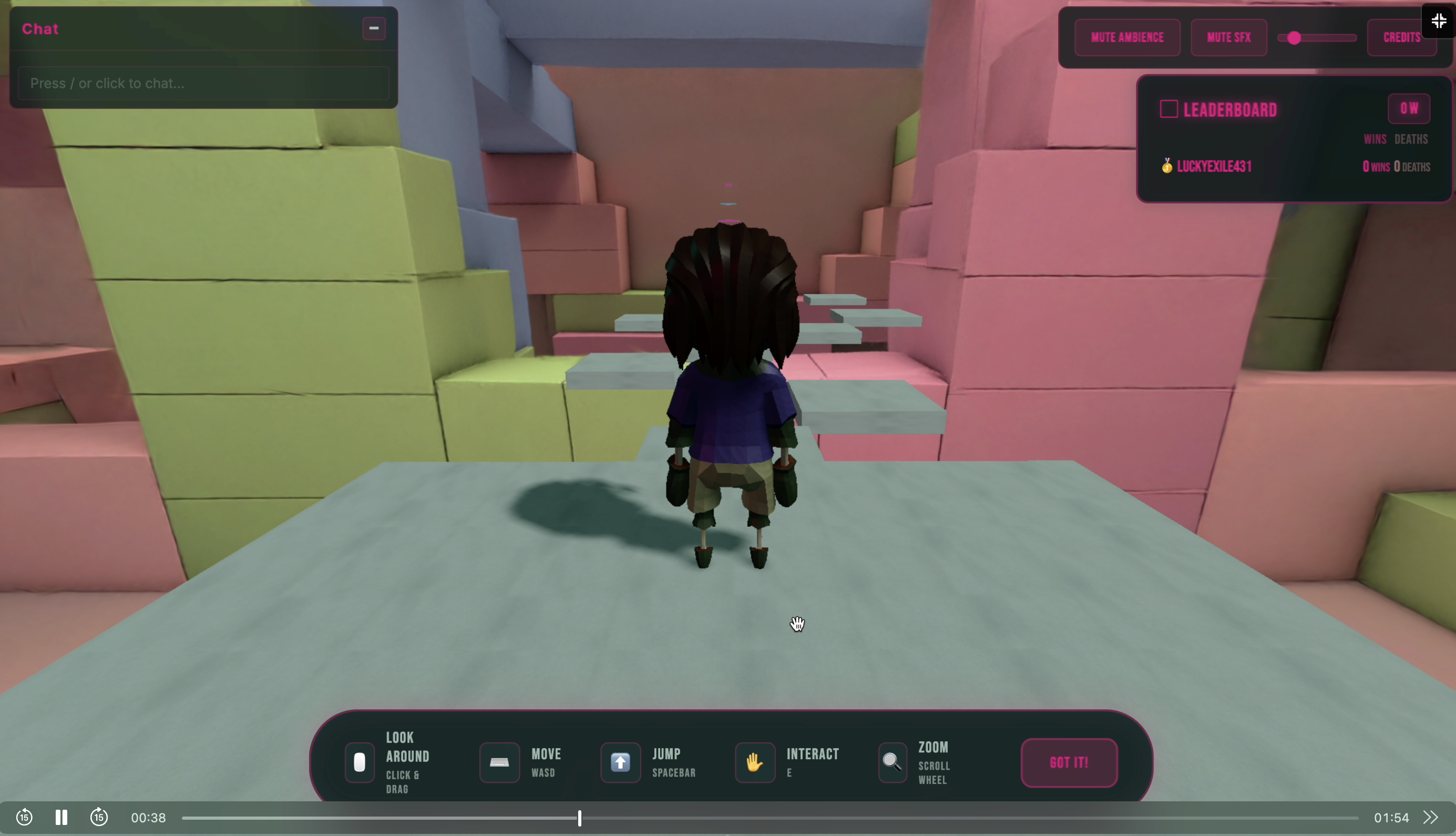Toggle the Leaderboard checkbox
Viewport: 1456px width, 836px height.
coord(1168,108)
